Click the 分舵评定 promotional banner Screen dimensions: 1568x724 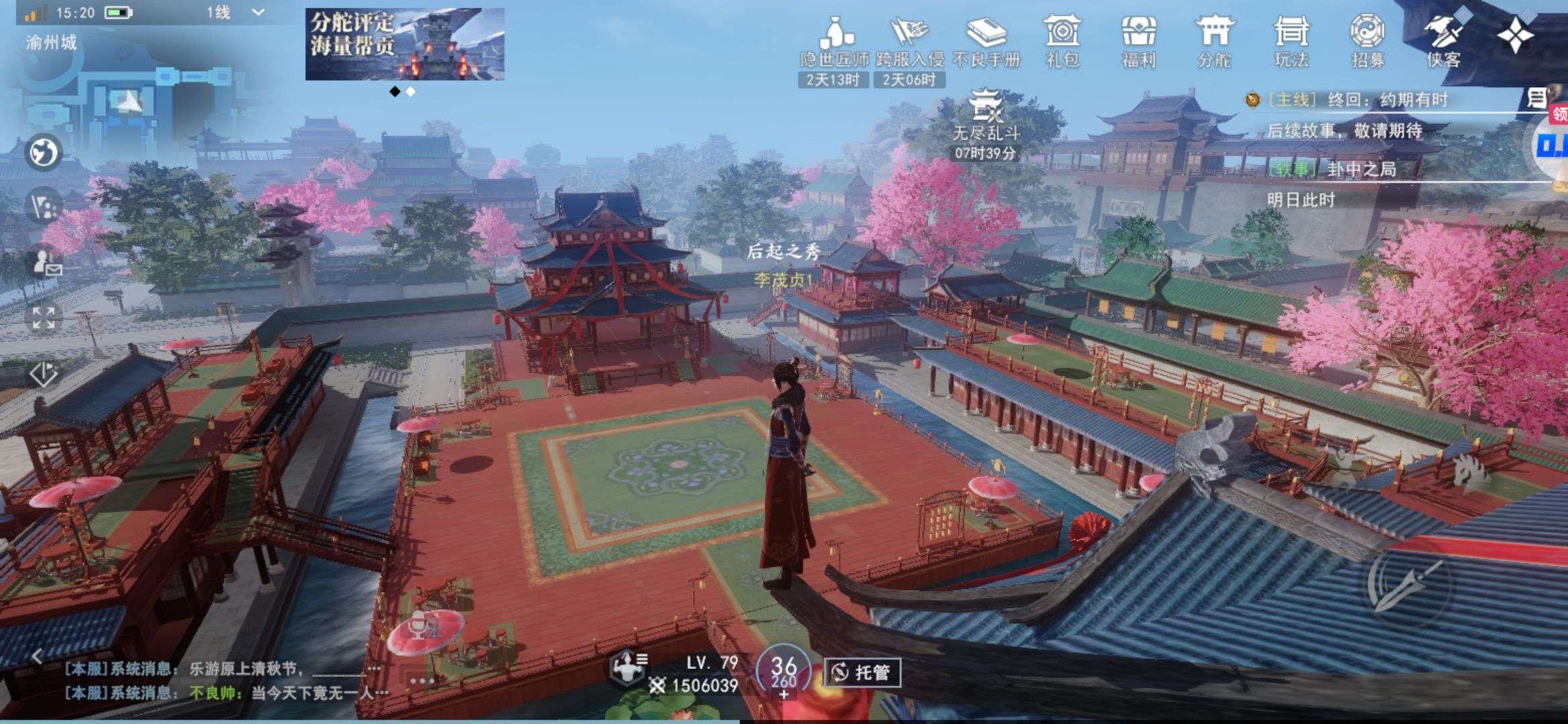click(x=405, y=44)
